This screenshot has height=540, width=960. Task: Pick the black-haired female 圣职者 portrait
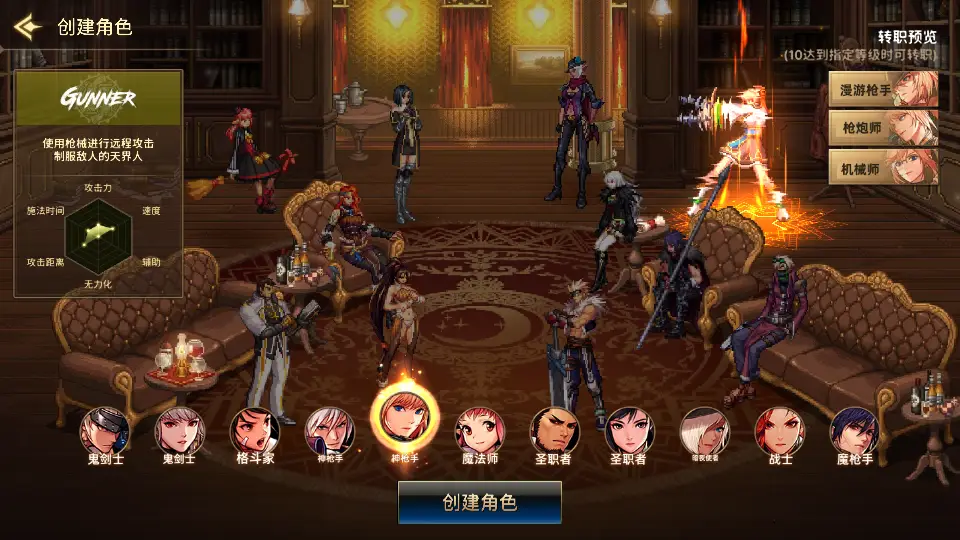(629, 430)
